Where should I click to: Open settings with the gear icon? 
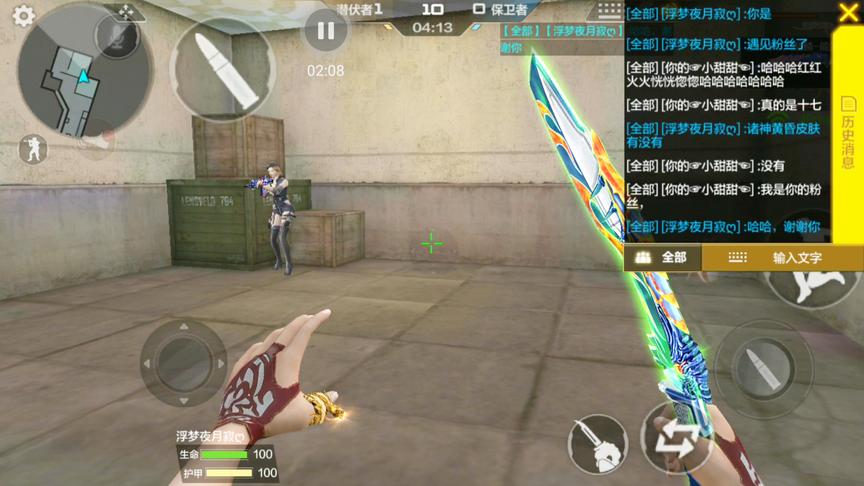(22, 16)
